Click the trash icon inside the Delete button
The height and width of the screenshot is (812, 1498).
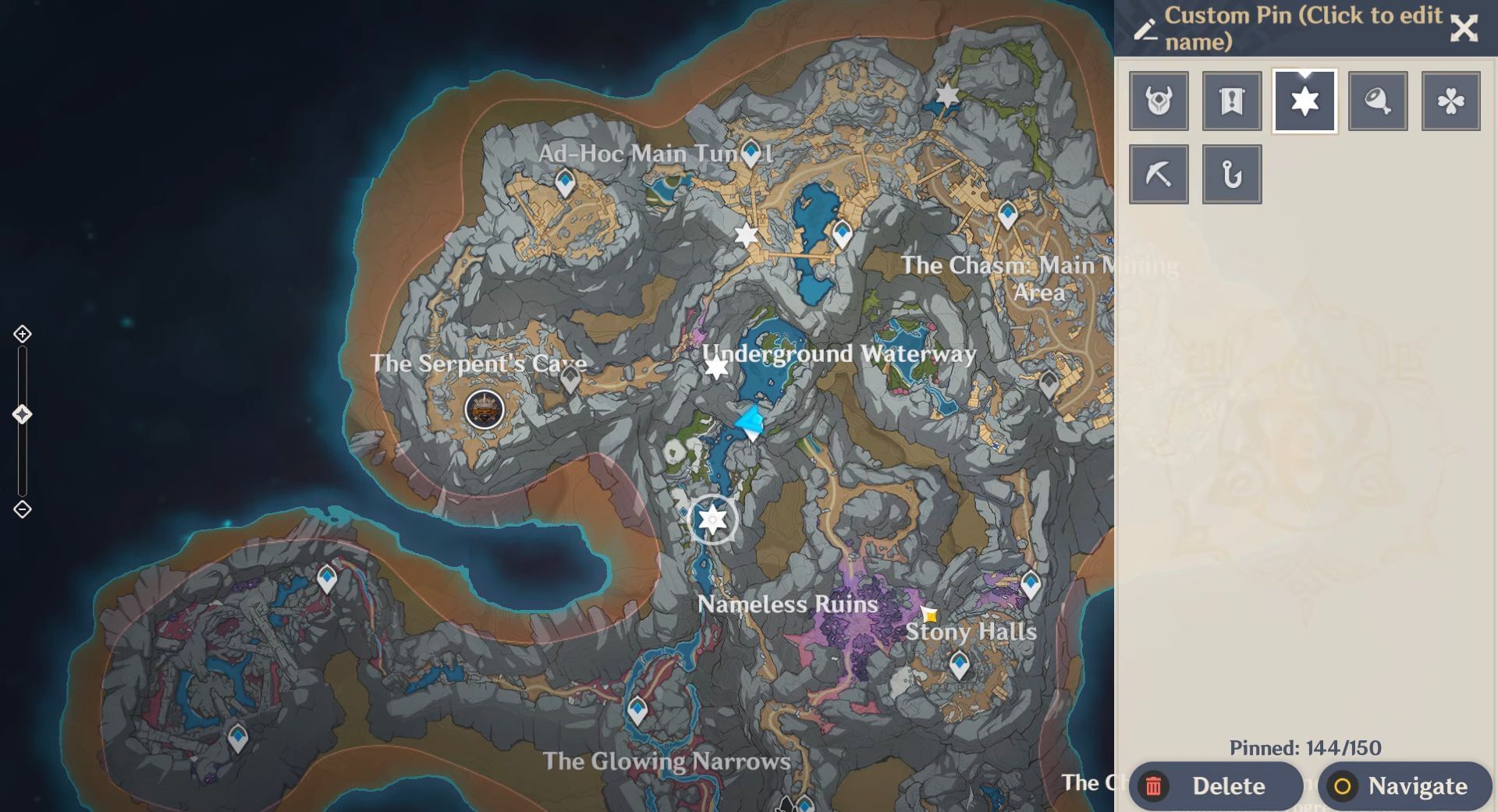click(1155, 786)
